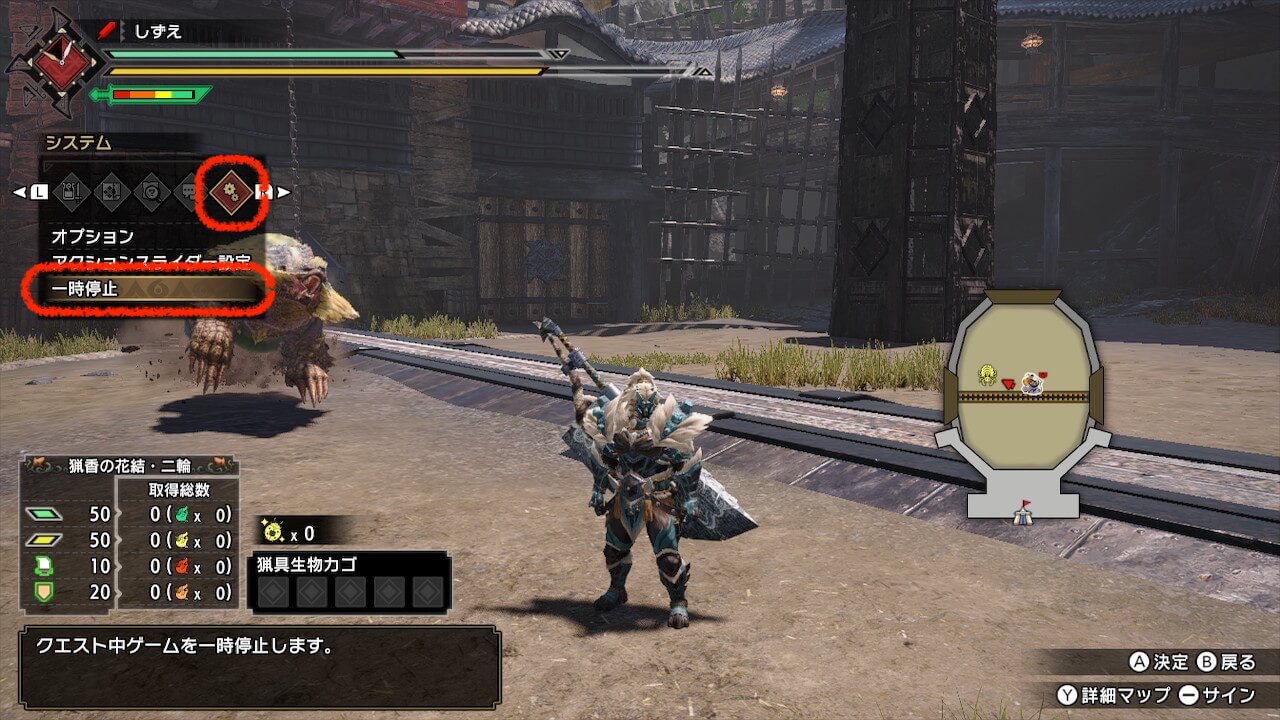Select the monster icon on minimap
The image size is (1280, 720).
click(x=990, y=374)
